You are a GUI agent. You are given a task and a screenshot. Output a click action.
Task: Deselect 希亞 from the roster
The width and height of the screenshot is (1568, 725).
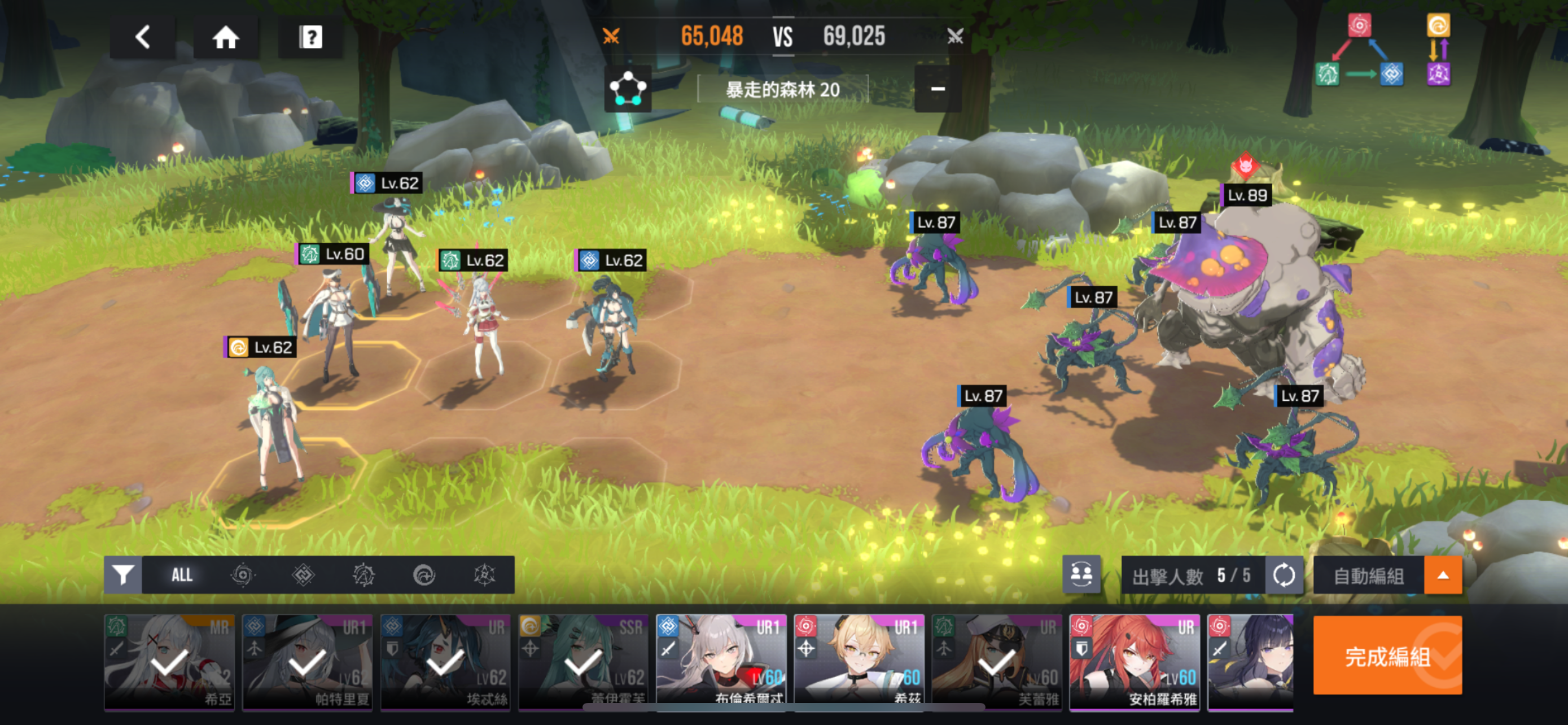click(x=169, y=662)
